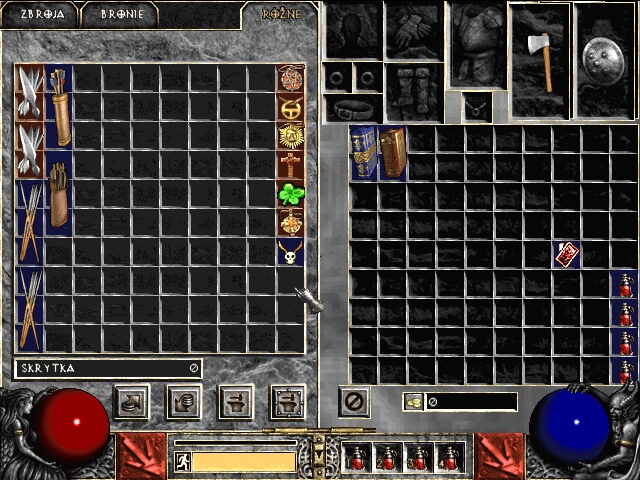Pick the skull amulet from the vendor
The image size is (640, 480).
[x=291, y=252]
